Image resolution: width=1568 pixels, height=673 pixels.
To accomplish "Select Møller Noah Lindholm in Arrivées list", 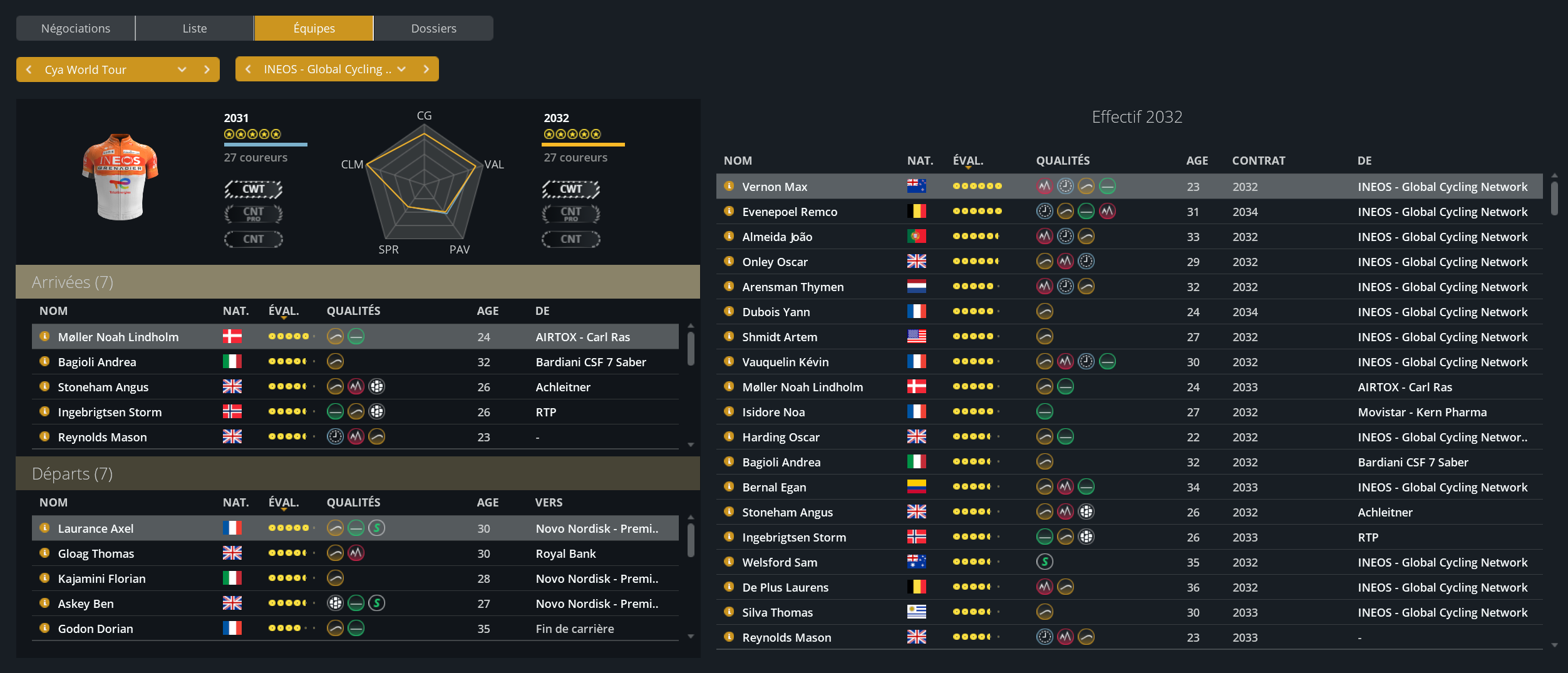I will click(x=118, y=337).
